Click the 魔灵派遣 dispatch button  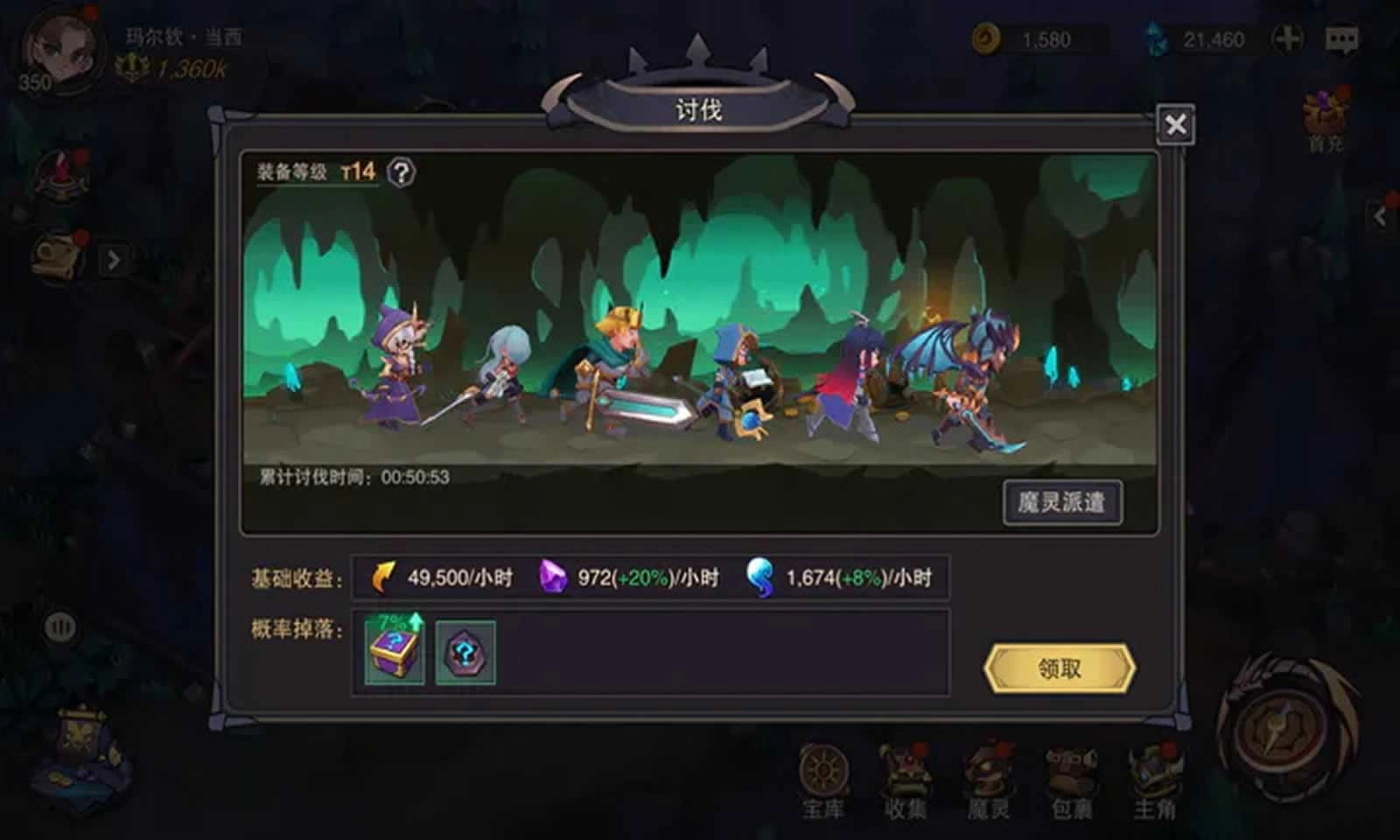pyautogui.click(x=1061, y=501)
